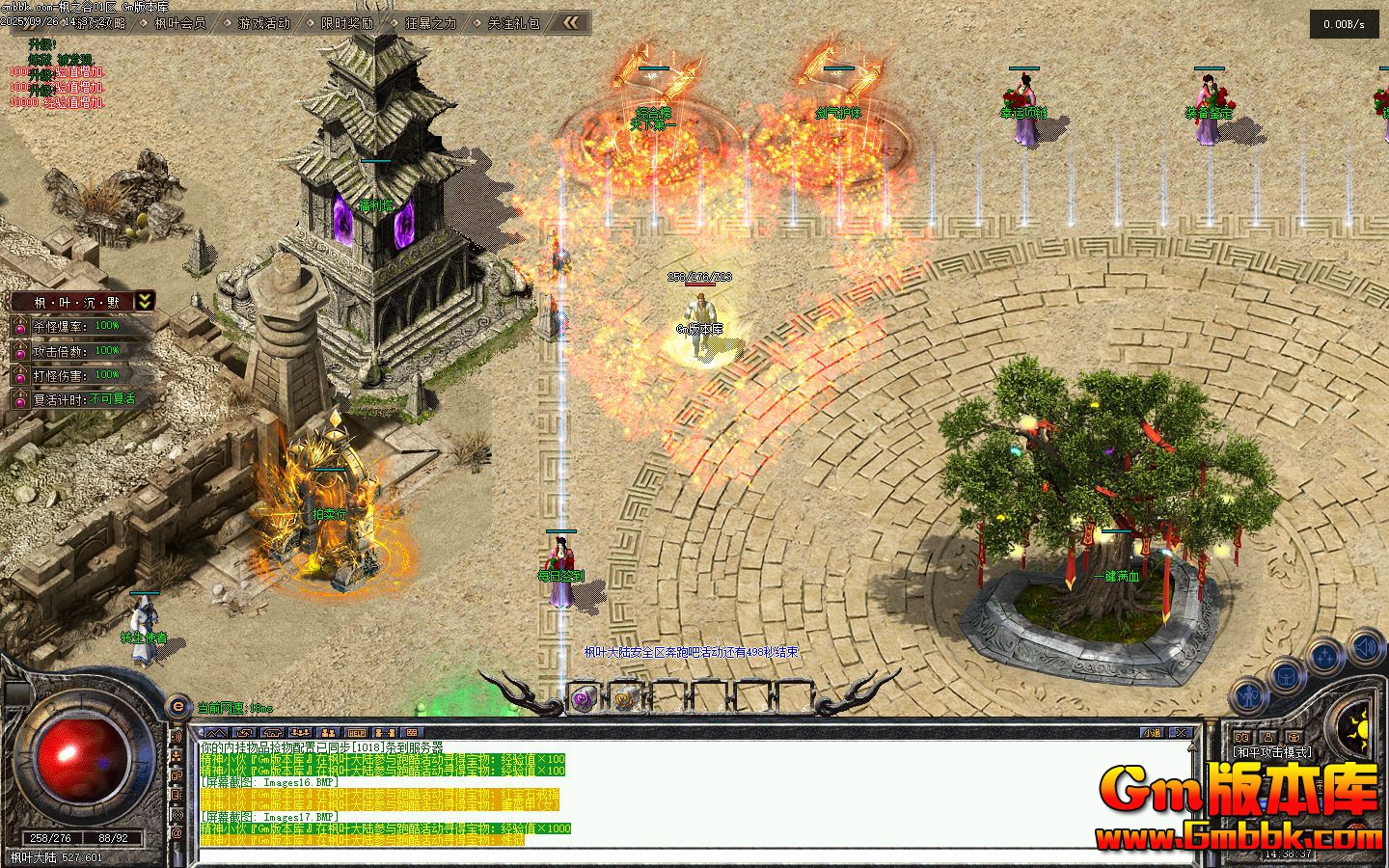Close the game with the X button

[1180, 733]
